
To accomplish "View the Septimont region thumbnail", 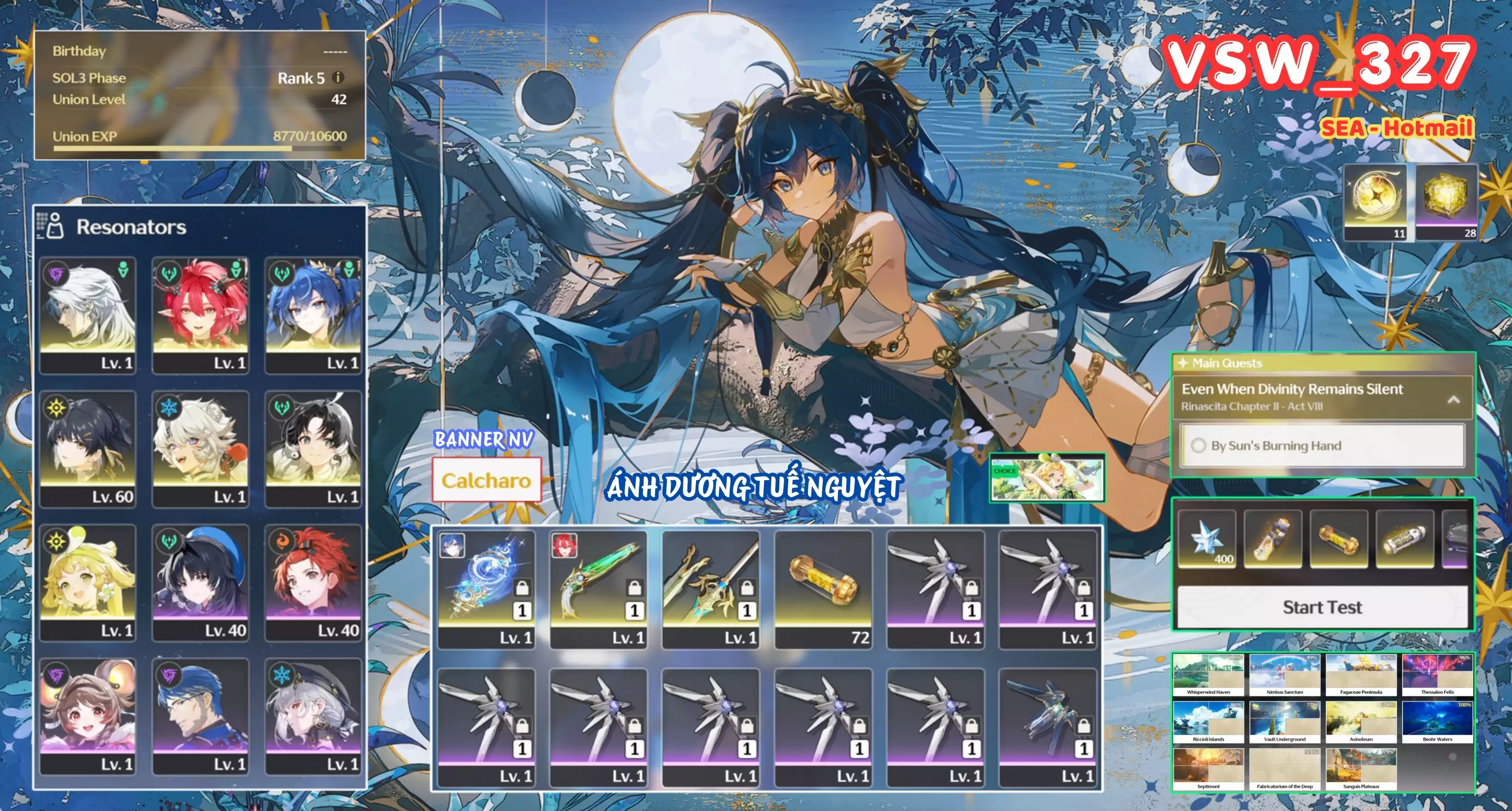I will 1208,769.
